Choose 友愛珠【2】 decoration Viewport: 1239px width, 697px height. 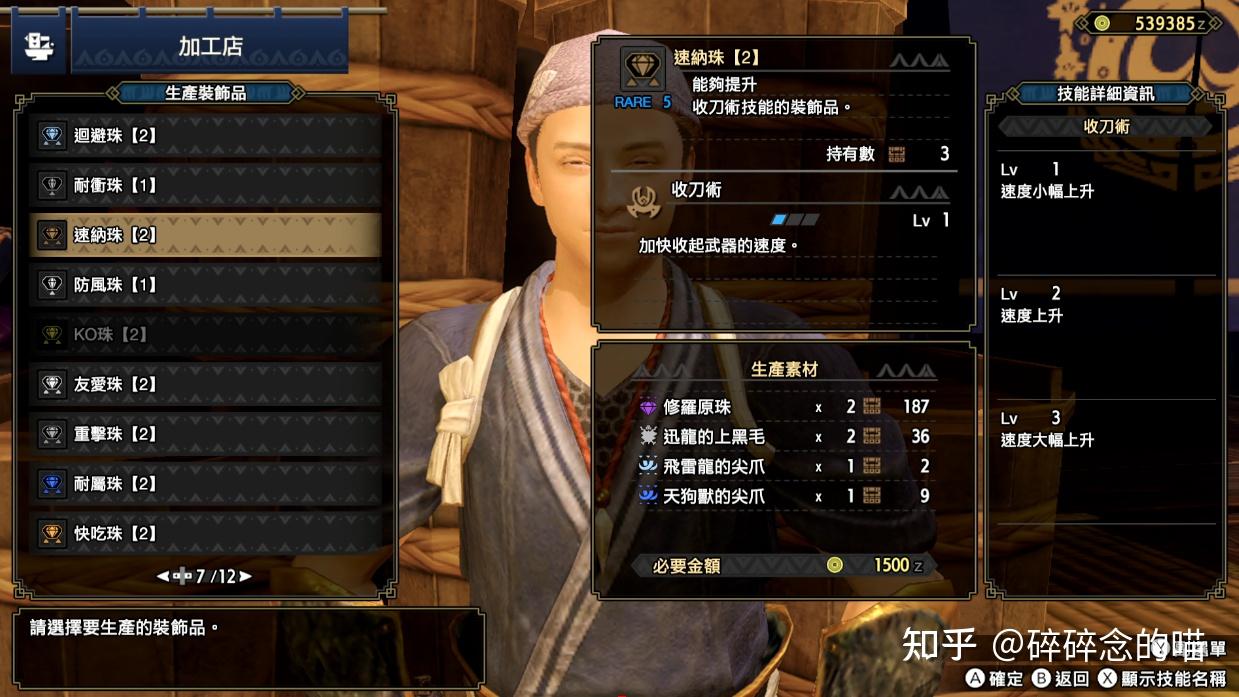click(x=205, y=384)
